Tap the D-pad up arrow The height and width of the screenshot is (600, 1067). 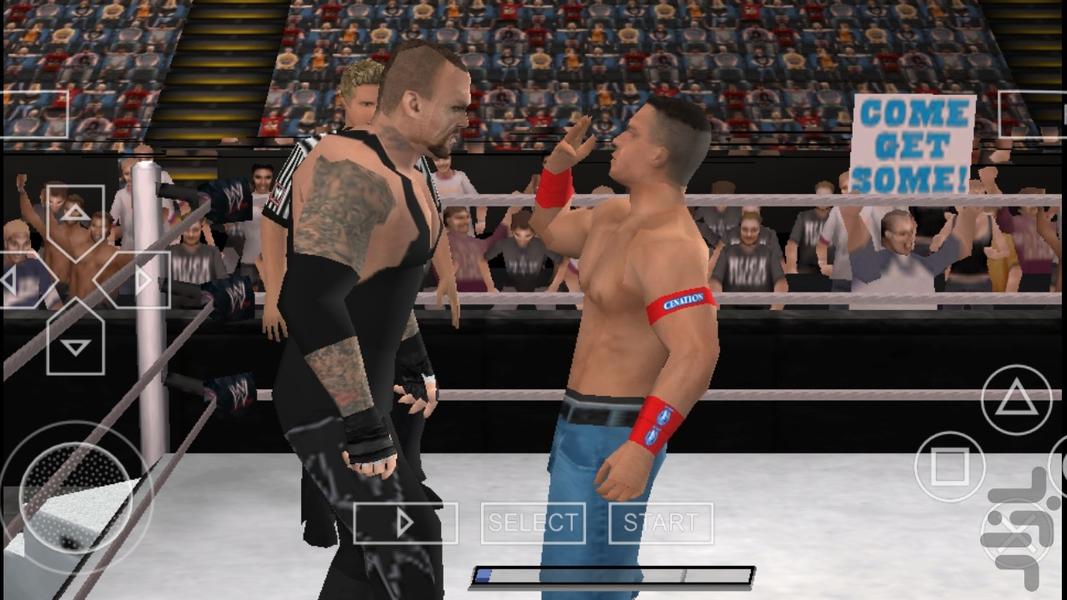click(x=75, y=219)
